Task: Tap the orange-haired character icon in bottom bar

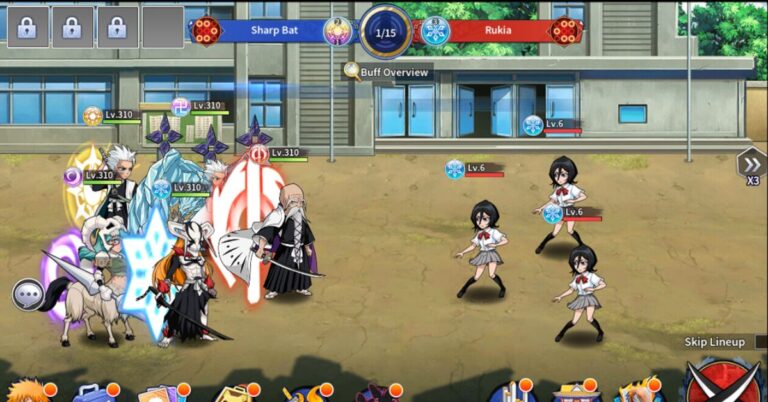Action: pos(25,391)
